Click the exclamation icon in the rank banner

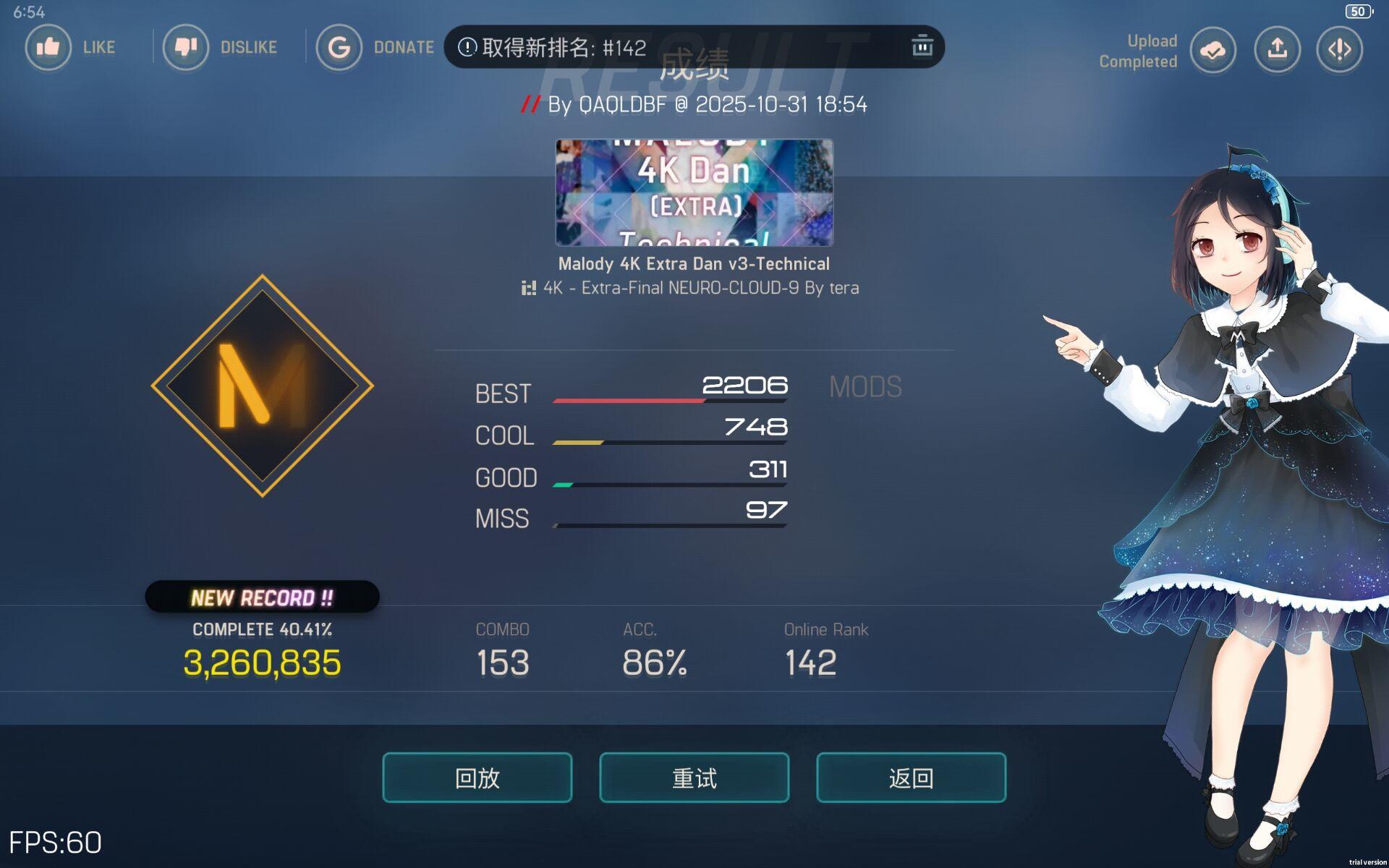pyautogui.click(x=467, y=46)
